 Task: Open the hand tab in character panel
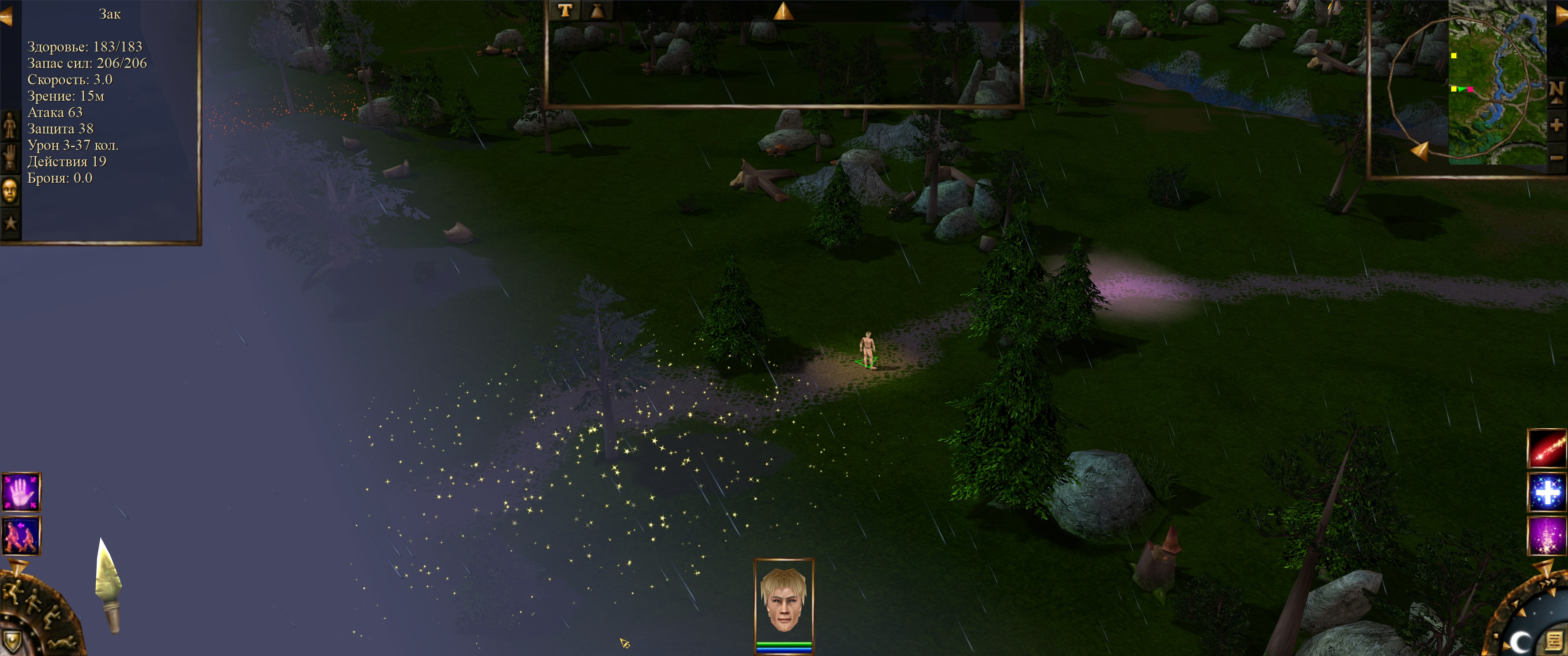(x=10, y=158)
